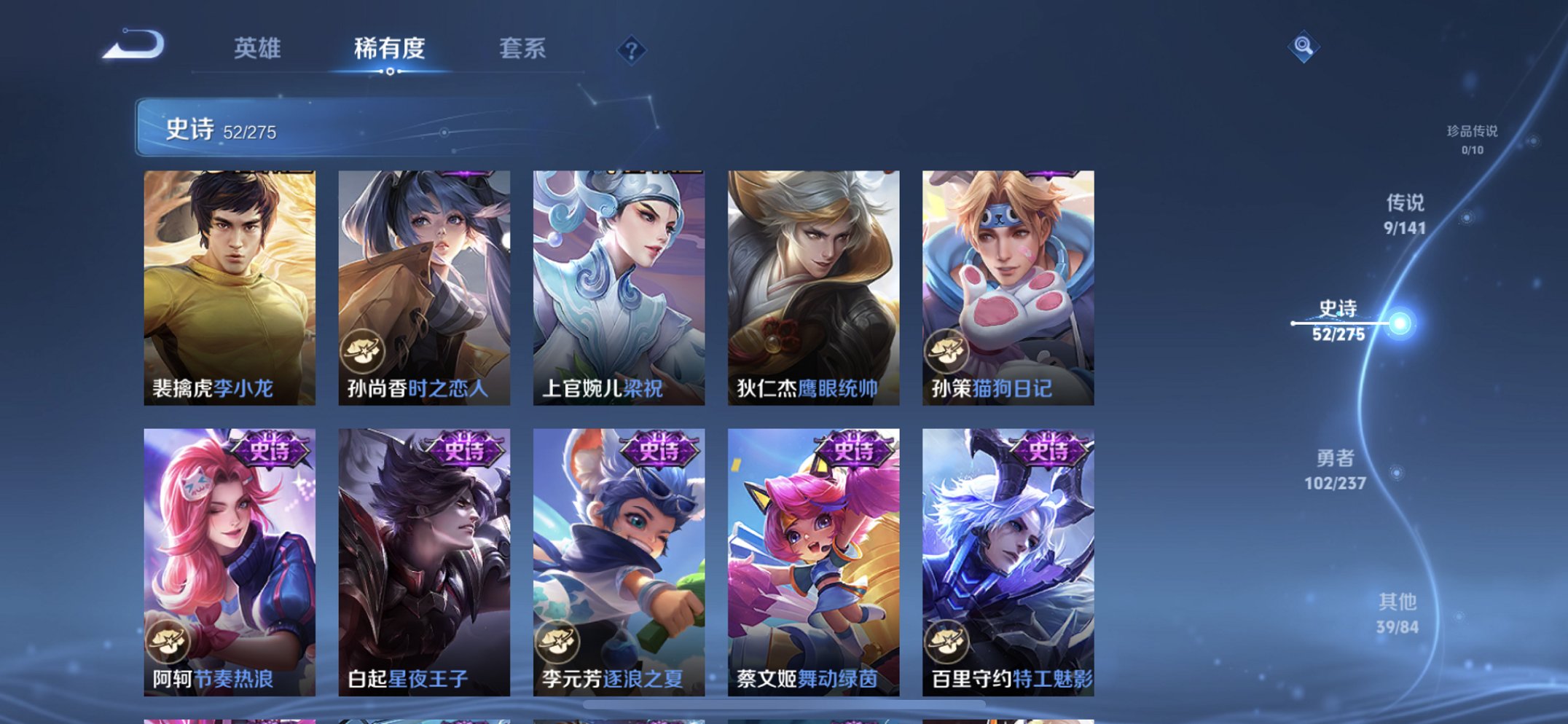This screenshot has height=724, width=1568.
Task: Select the 稀有度 tab
Action: tap(390, 49)
